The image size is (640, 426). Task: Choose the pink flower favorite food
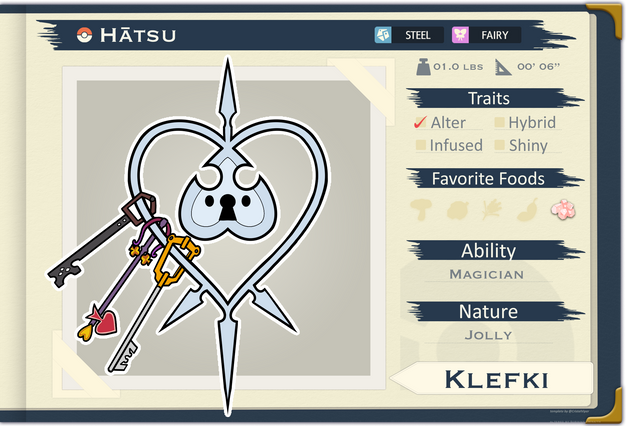click(x=565, y=209)
